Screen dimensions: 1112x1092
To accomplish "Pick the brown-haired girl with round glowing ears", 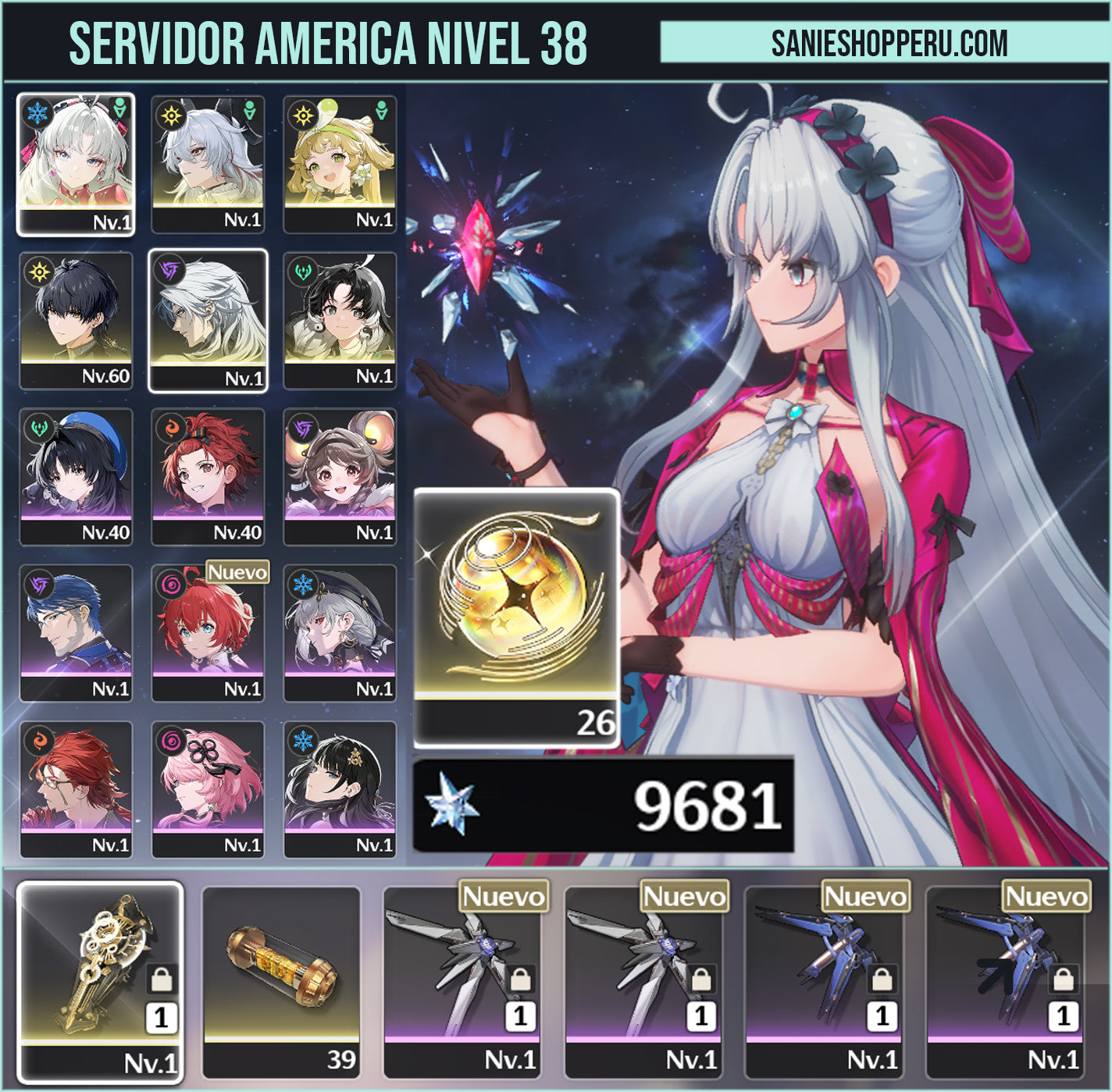I will 340,475.
